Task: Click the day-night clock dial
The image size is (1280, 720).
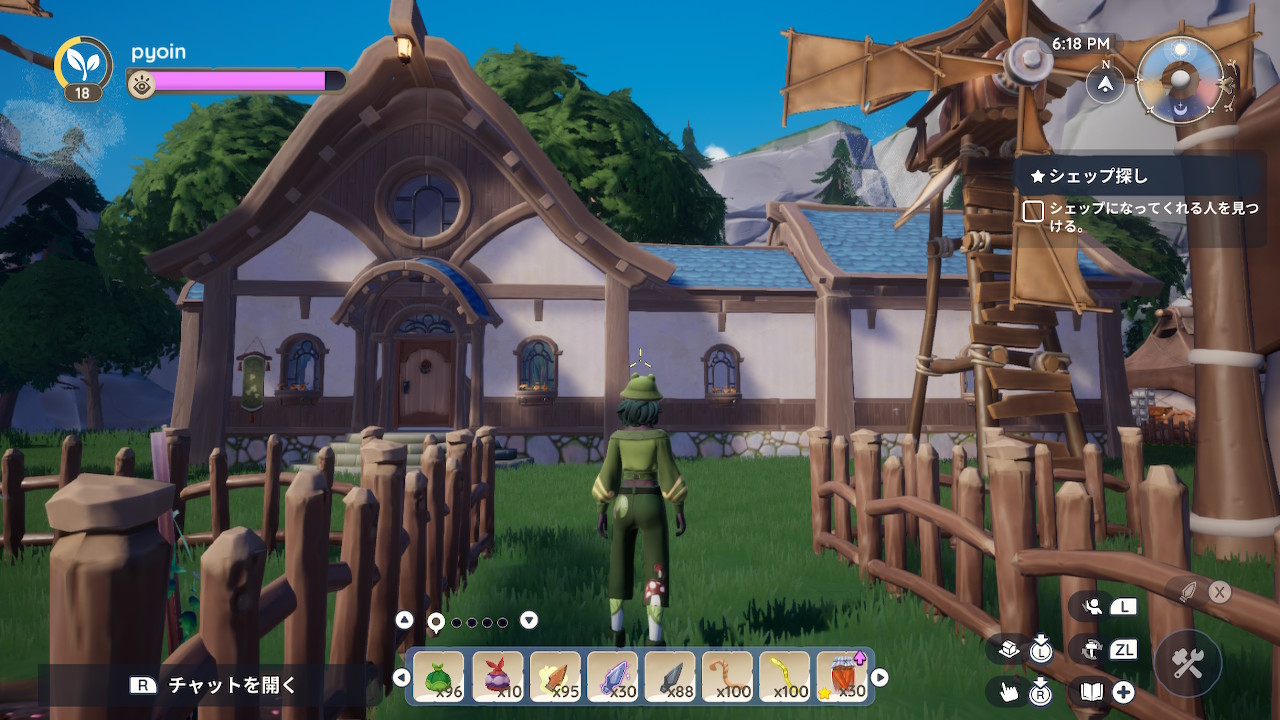Action: [1181, 80]
